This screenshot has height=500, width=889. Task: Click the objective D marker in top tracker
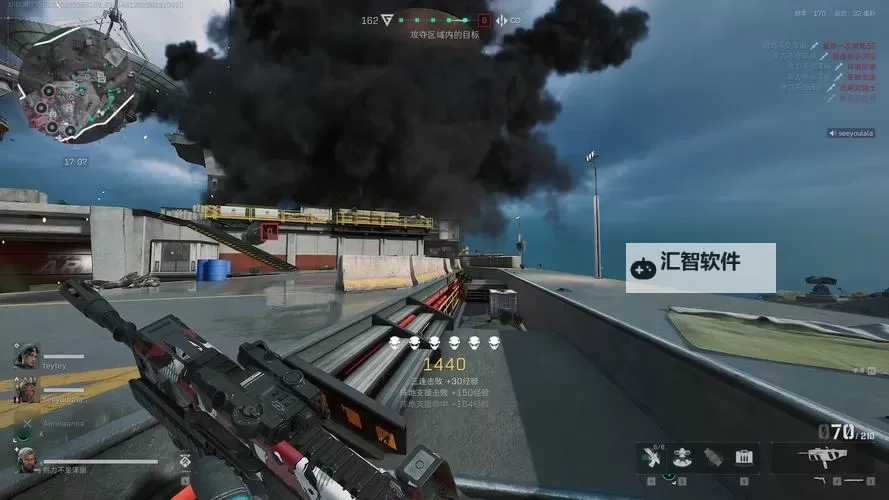click(485, 20)
